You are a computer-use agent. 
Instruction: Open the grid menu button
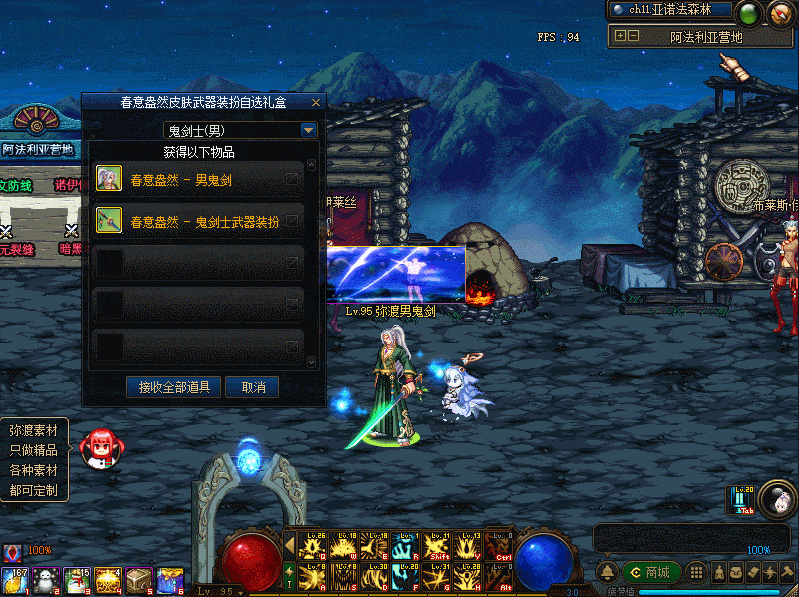(695, 573)
